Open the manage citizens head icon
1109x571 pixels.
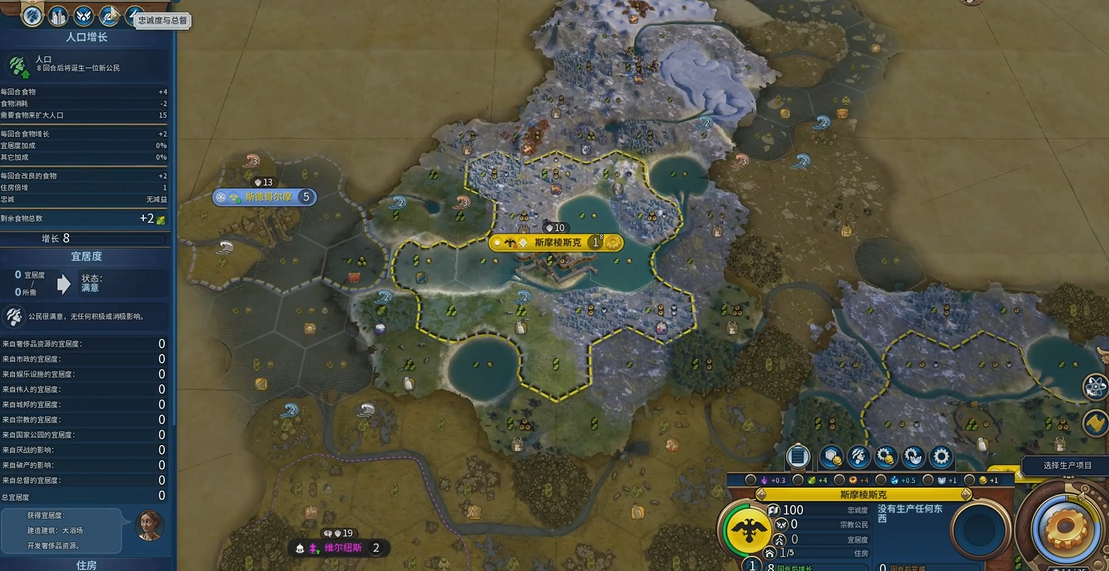click(858, 457)
